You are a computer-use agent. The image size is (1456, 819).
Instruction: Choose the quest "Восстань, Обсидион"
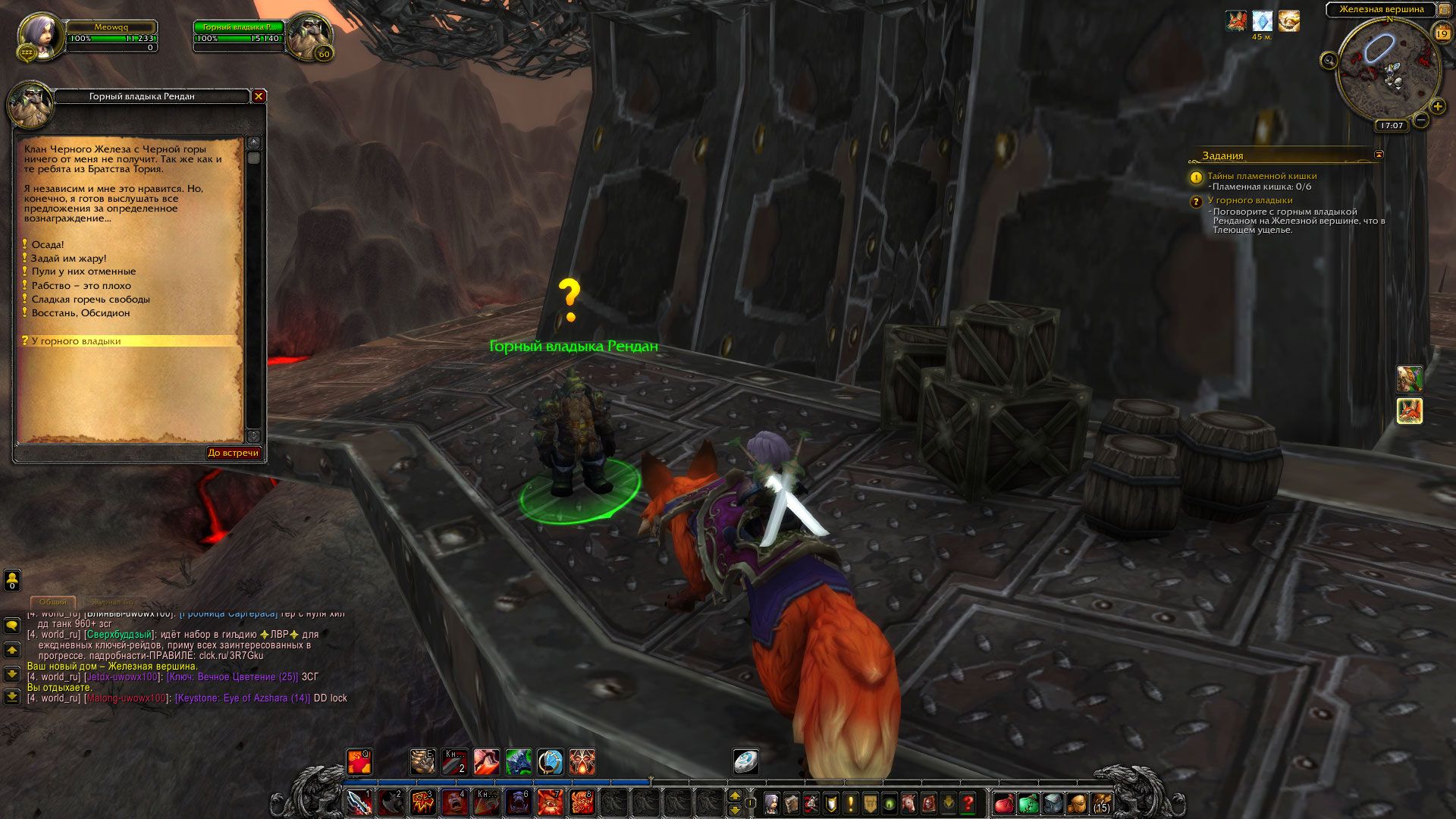80,313
